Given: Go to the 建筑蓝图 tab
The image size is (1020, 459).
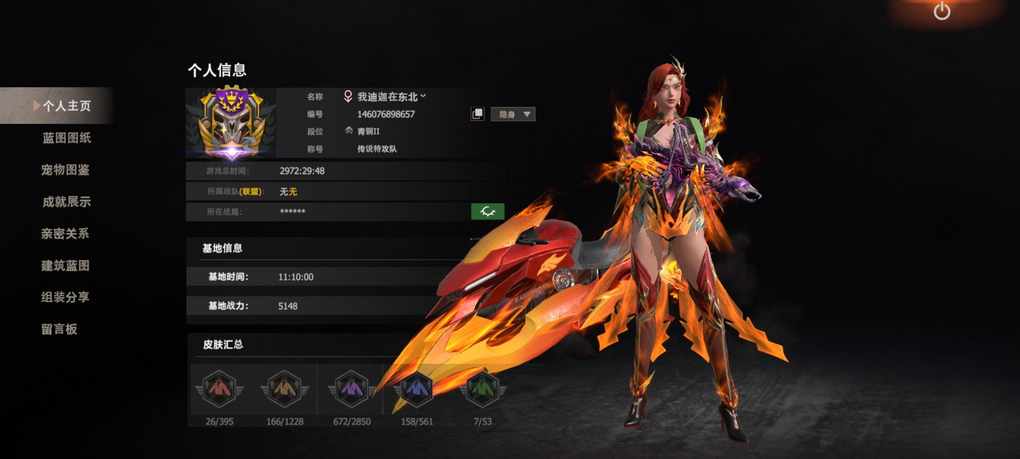Looking at the screenshot, I should 66,266.
